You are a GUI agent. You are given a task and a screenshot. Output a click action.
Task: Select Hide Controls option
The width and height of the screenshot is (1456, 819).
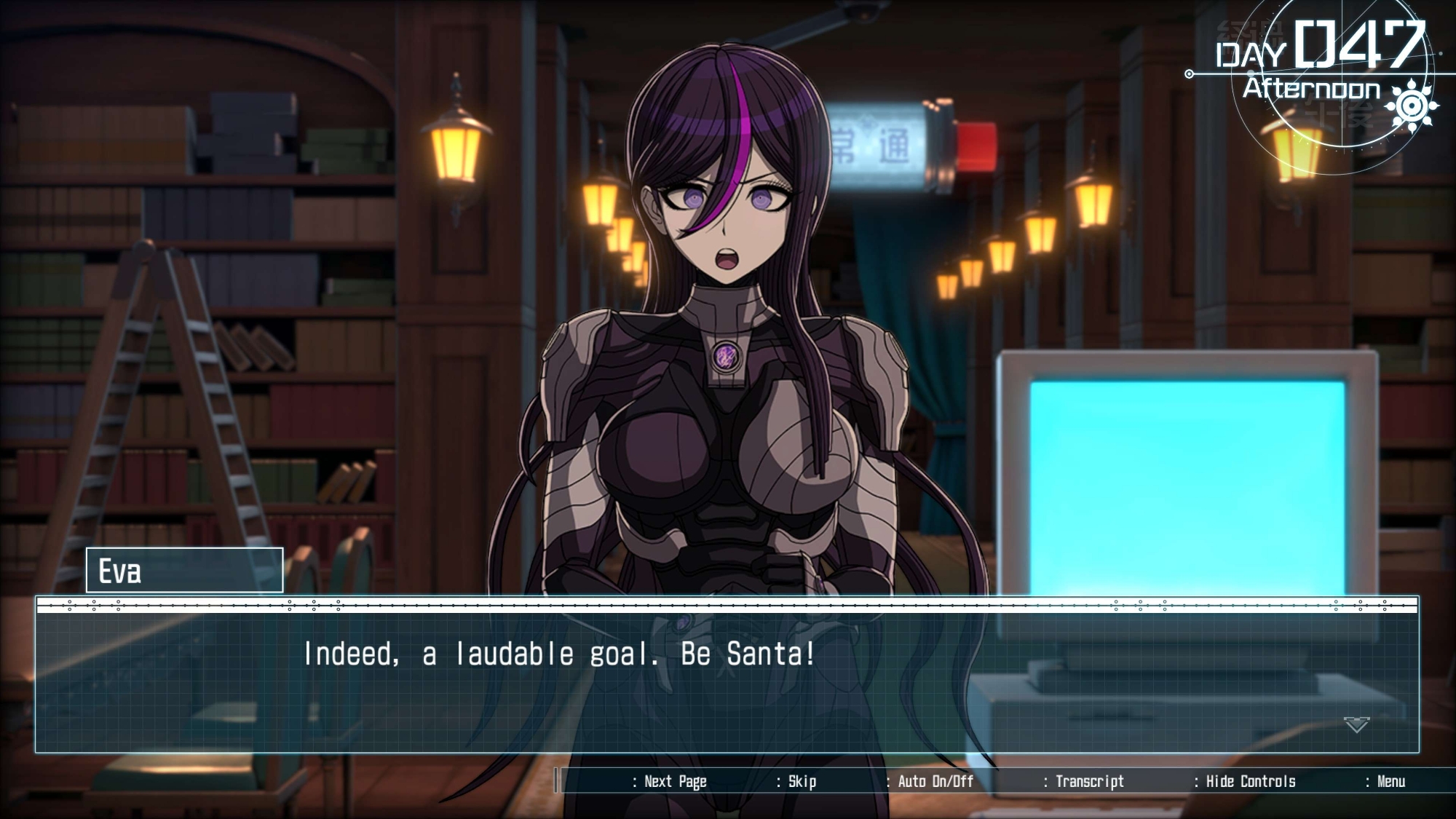click(x=1250, y=782)
